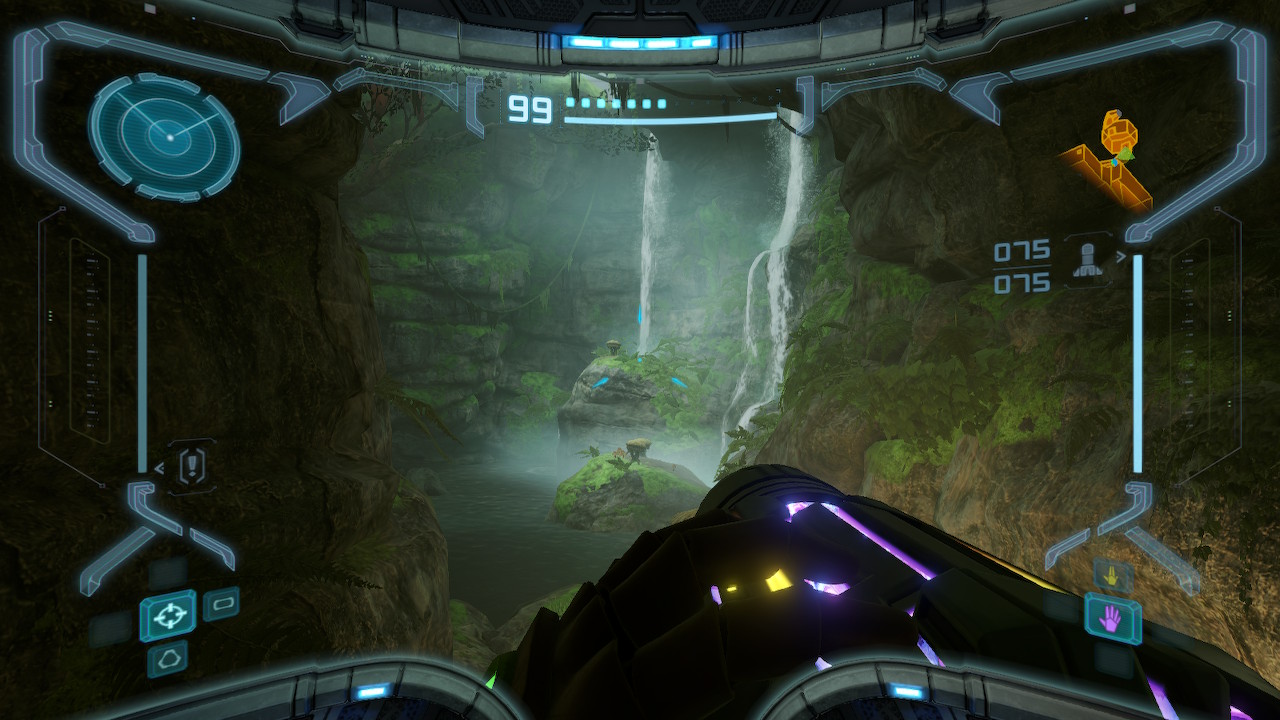Switch to the rounded-rectangle visor icon

(x=221, y=604)
